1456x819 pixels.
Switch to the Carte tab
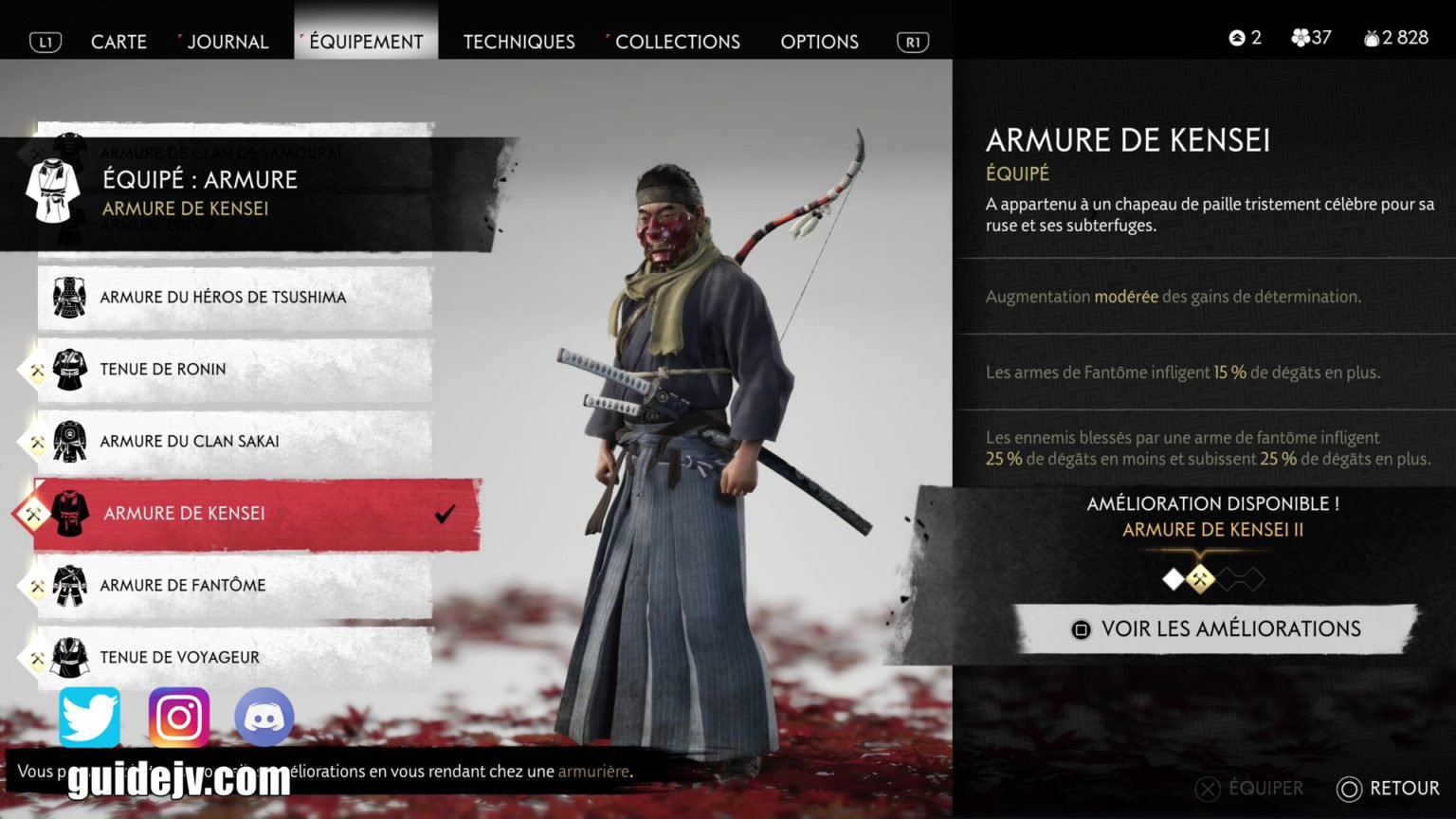pos(118,42)
